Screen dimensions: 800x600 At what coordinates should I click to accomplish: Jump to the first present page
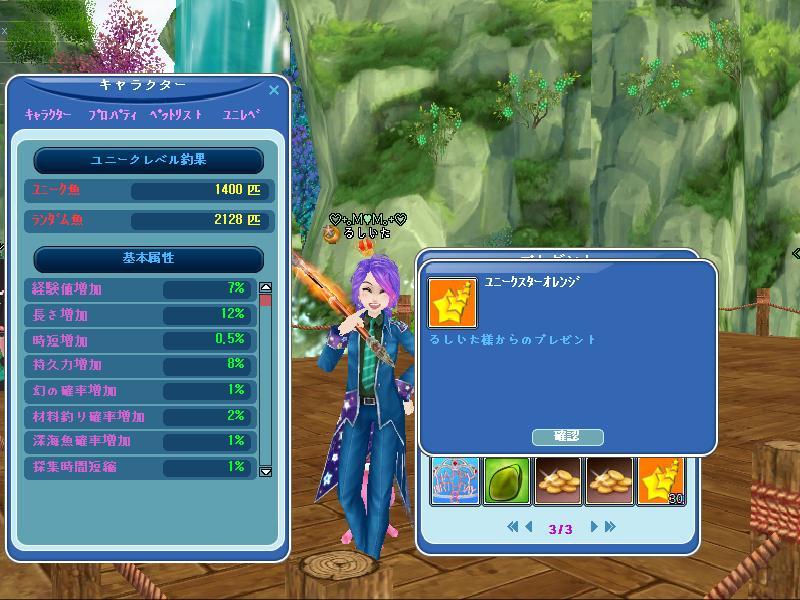click(x=513, y=526)
